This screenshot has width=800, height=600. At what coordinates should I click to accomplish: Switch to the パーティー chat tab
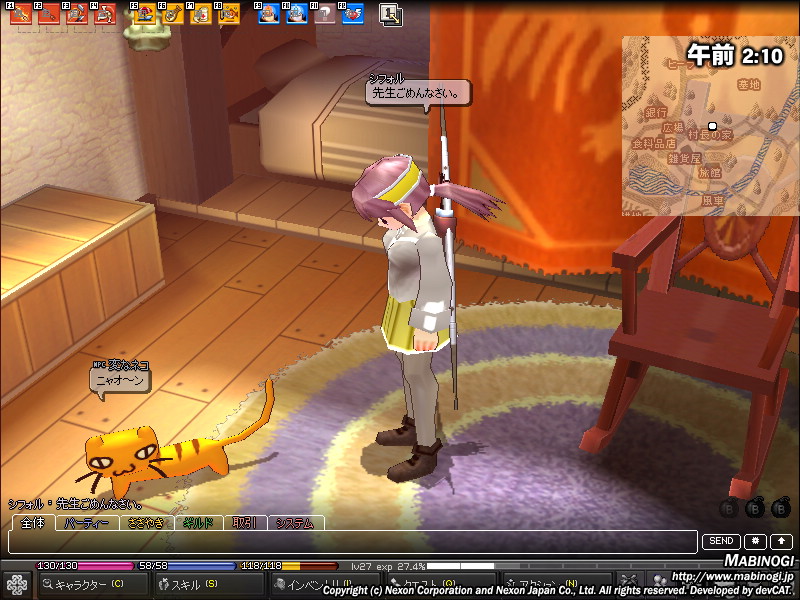pyautogui.click(x=88, y=523)
